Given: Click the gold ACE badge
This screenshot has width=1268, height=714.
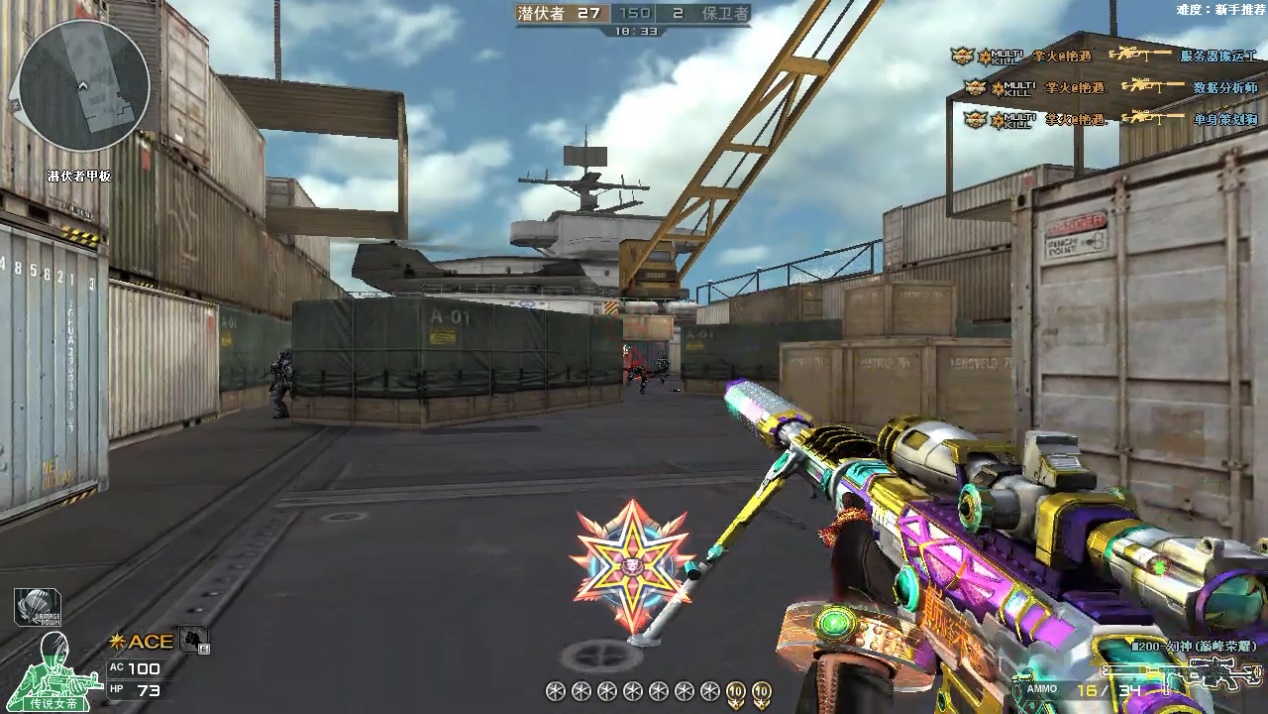Looking at the screenshot, I should pyautogui.click(x=141, y=641).
